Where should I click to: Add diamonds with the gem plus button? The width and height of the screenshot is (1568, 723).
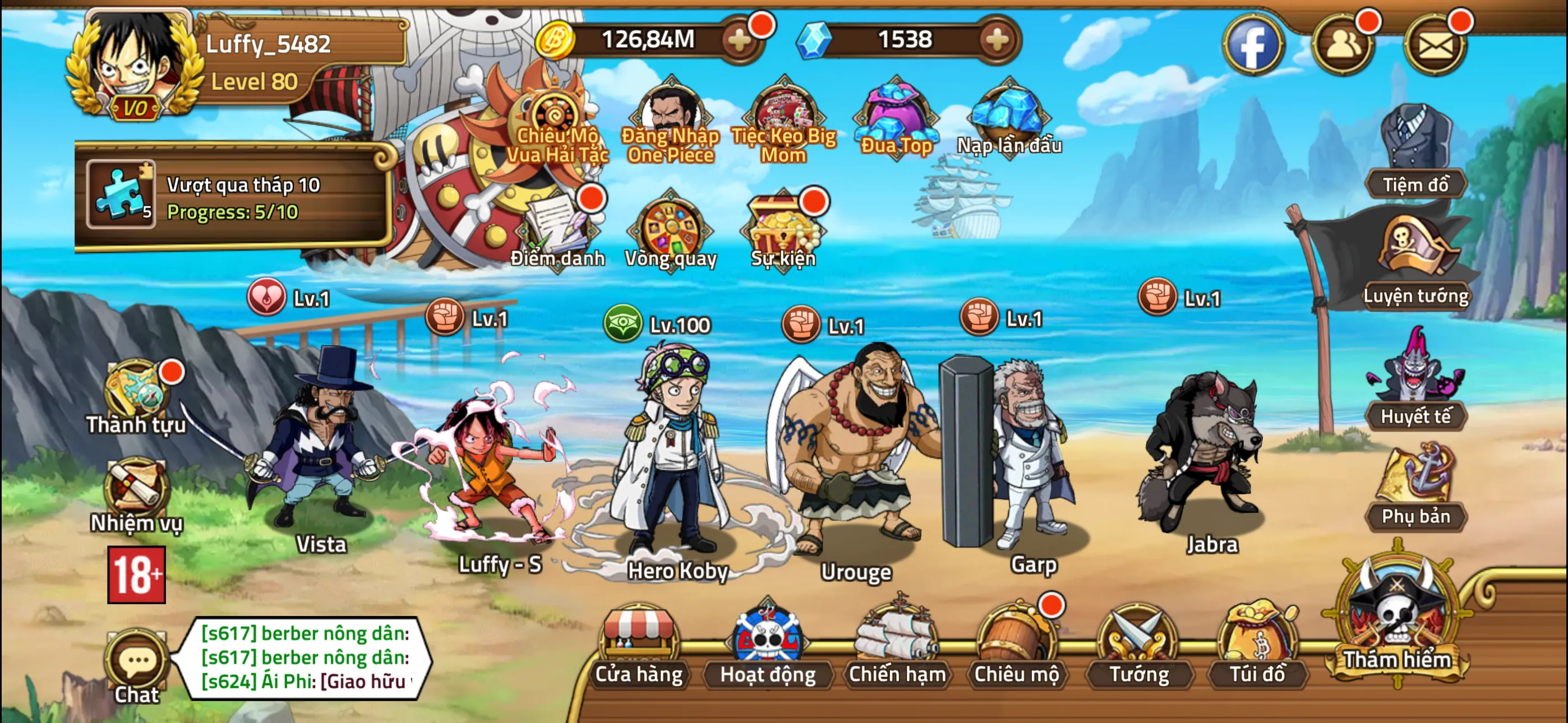click(997, 40)
